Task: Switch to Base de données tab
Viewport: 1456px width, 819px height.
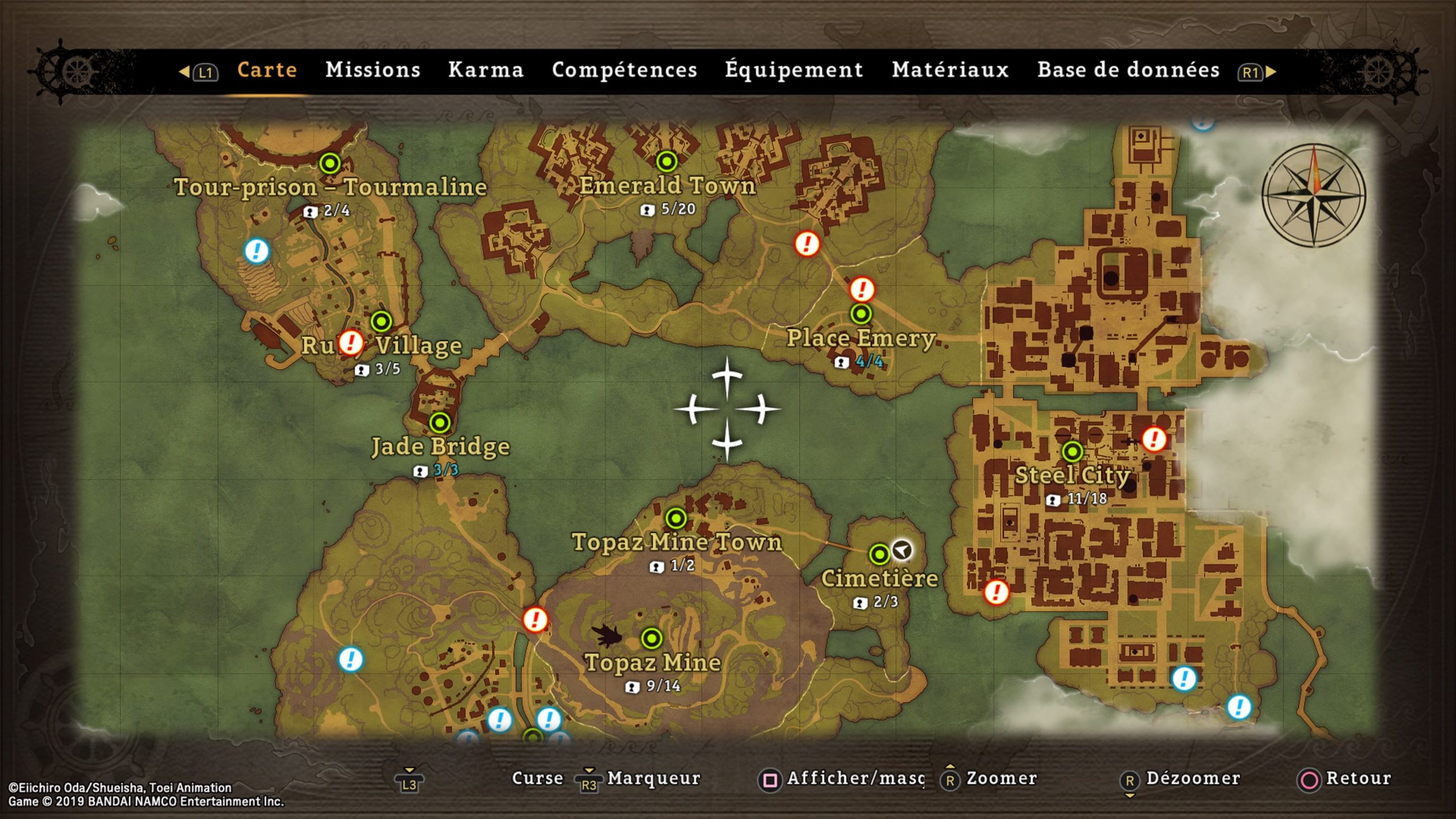Action: (1128, 70)
